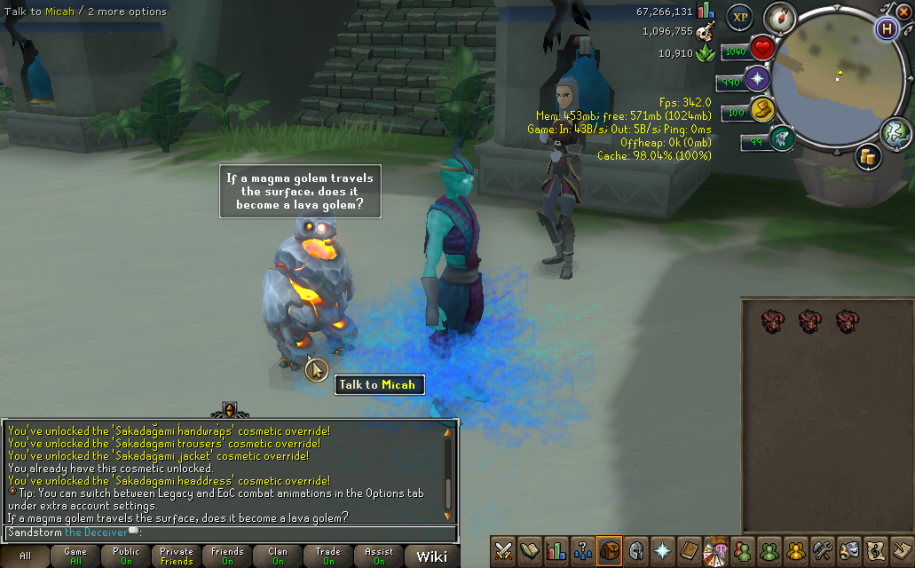The width and height of the screenshot is (915, 568).
Task: Click the XP counter button
Action: (740, 17)
